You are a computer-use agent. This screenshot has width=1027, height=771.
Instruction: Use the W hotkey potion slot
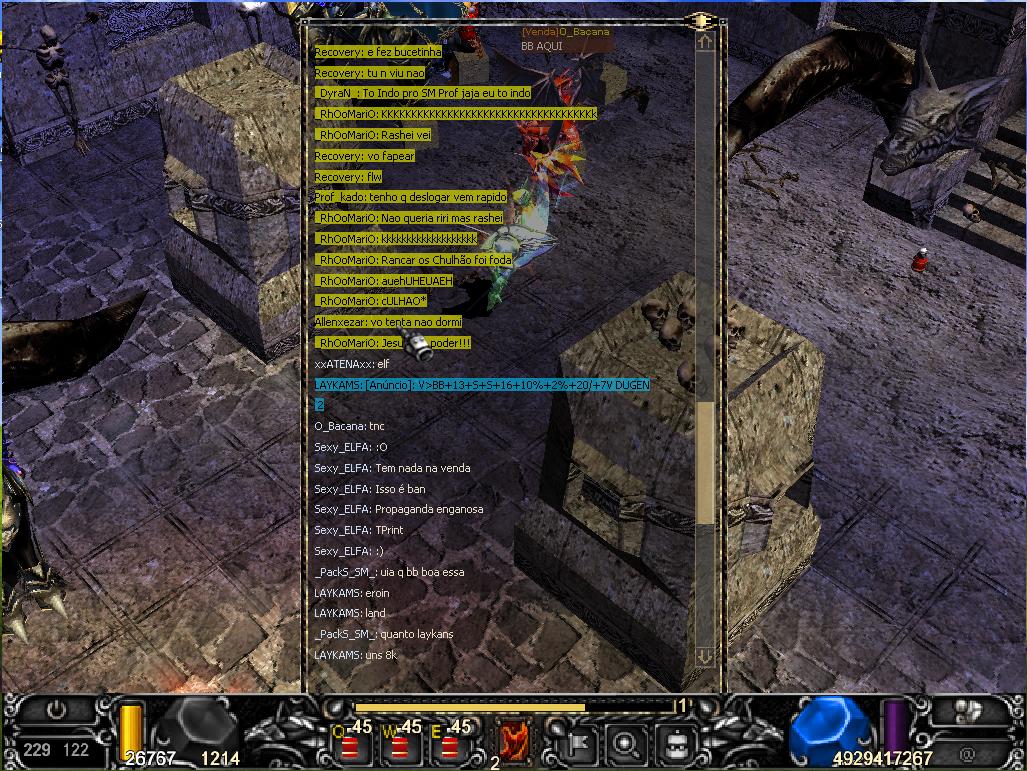[x=401, y=744]
